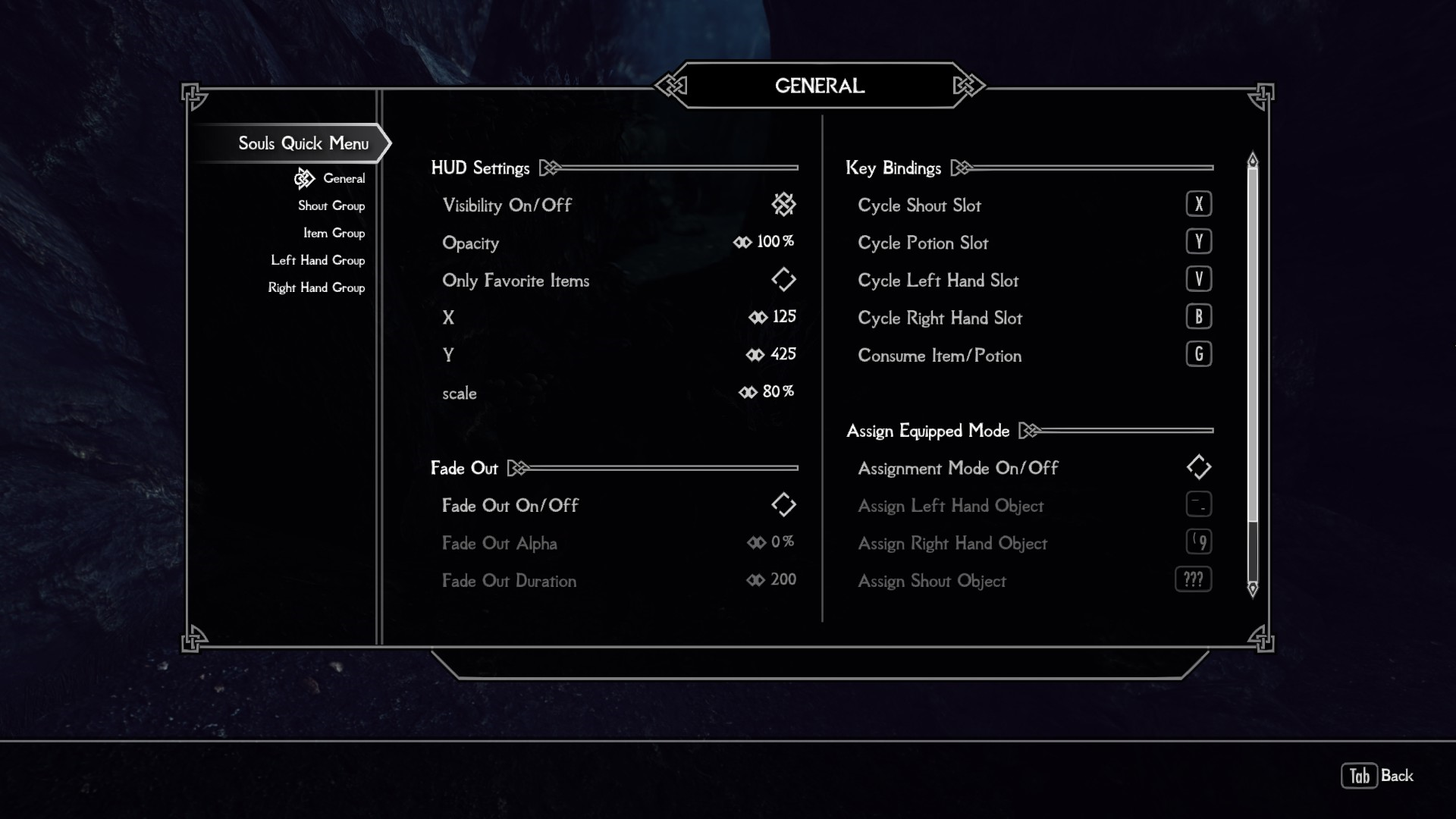Turn on Fade Out
This screenshot has width=1456, height=819.
(x=784, y=504)
